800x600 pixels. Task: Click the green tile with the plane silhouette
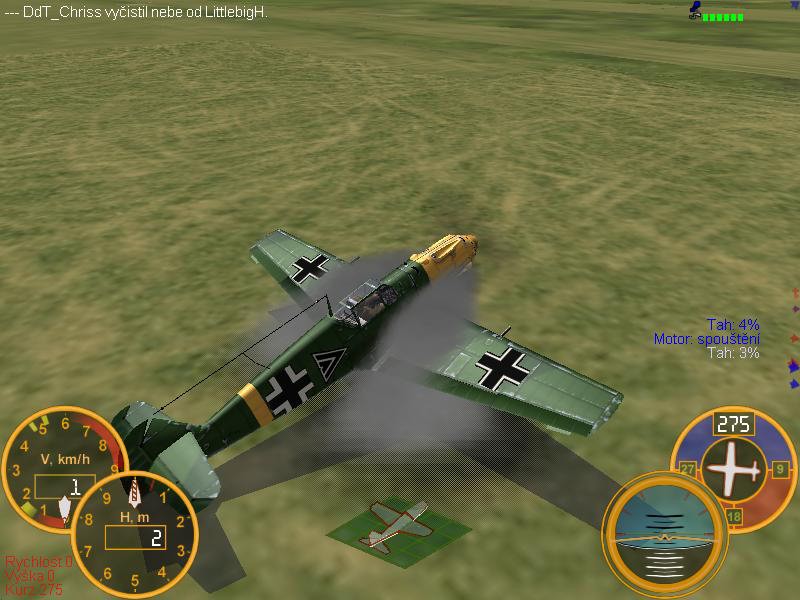click(396, 523)
